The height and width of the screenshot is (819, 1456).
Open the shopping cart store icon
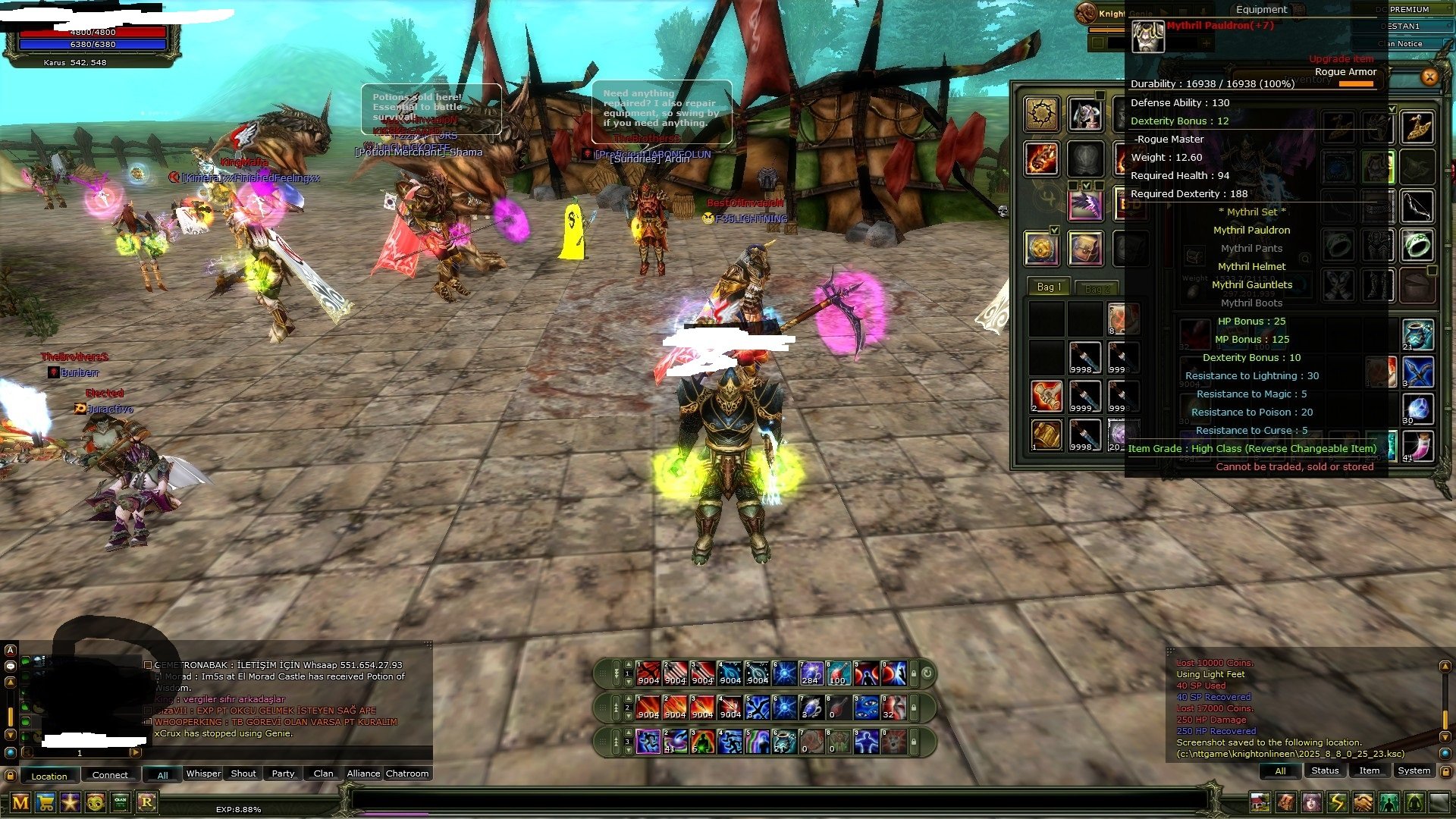coord(45,802)
